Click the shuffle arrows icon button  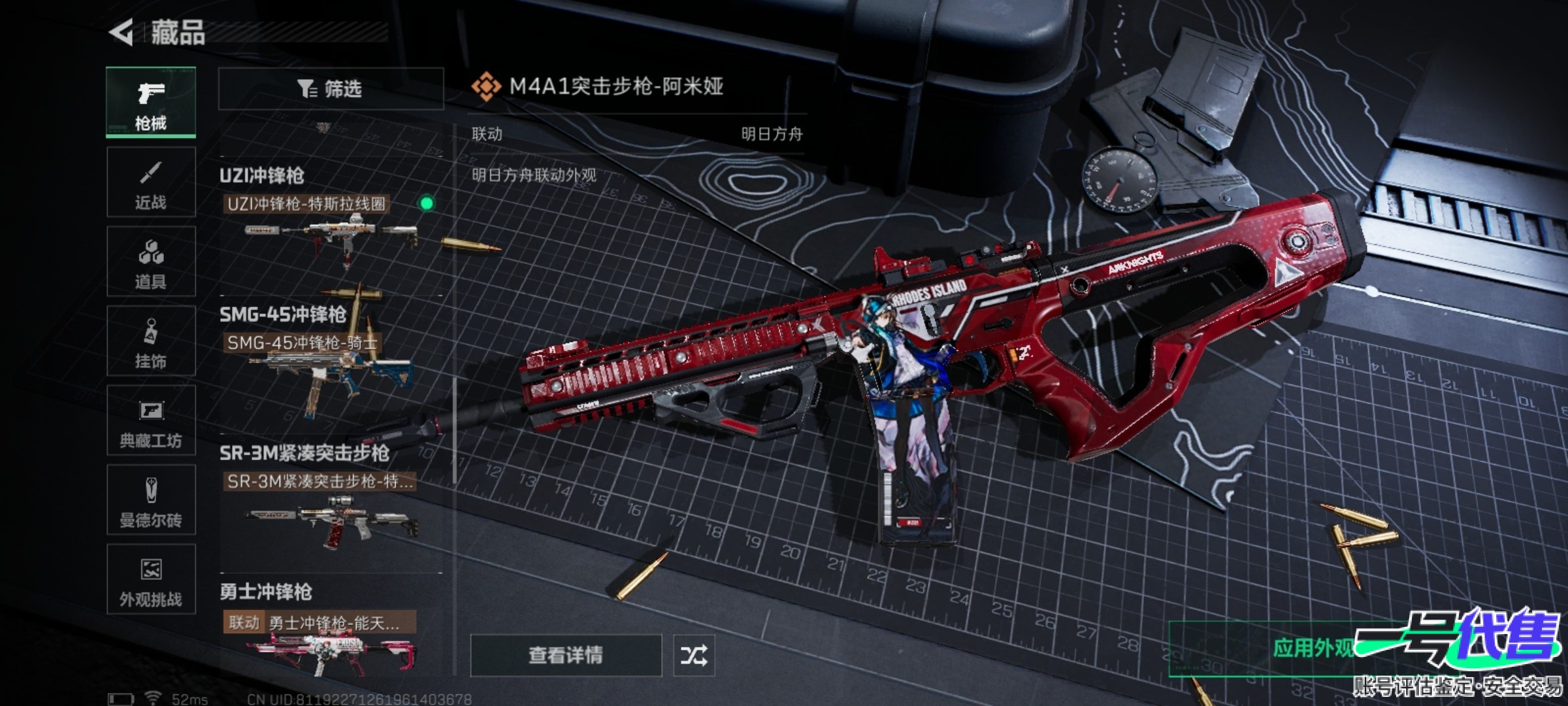pos(694,655)
